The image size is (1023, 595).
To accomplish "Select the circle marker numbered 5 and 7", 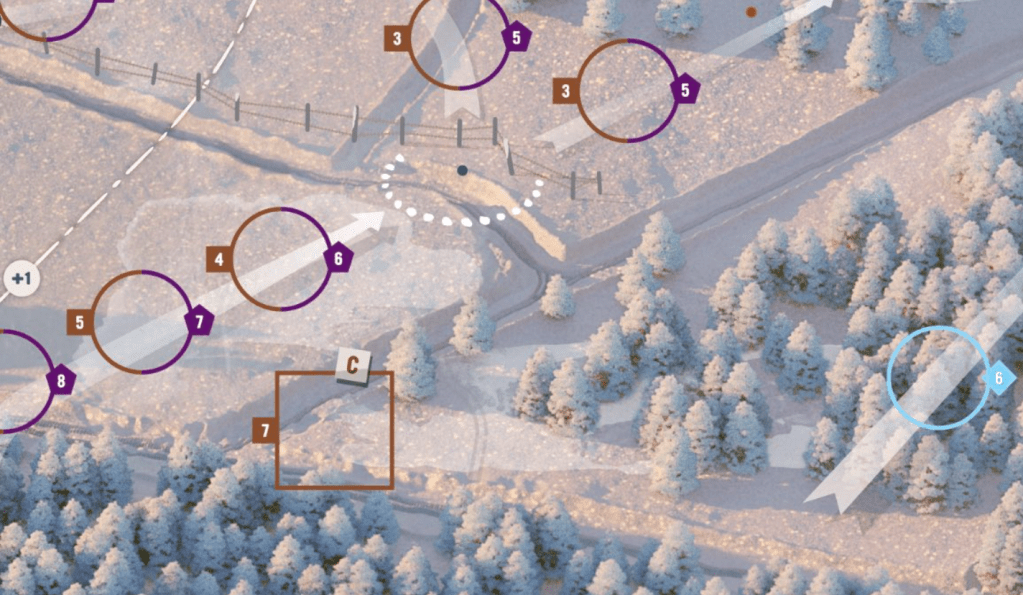I will click(x=142, y=322).
